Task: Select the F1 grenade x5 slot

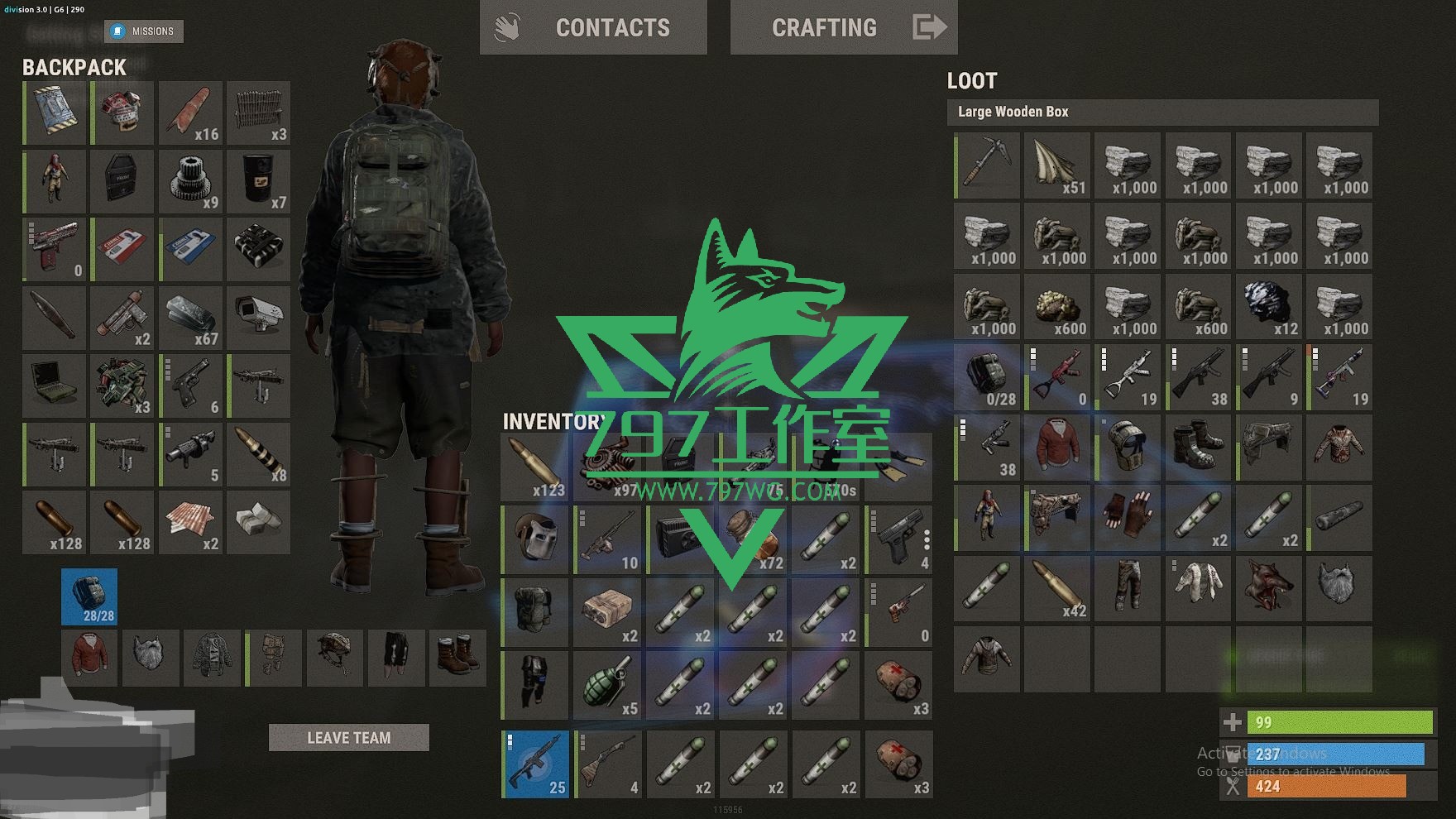Action: (x=608, y=685)
